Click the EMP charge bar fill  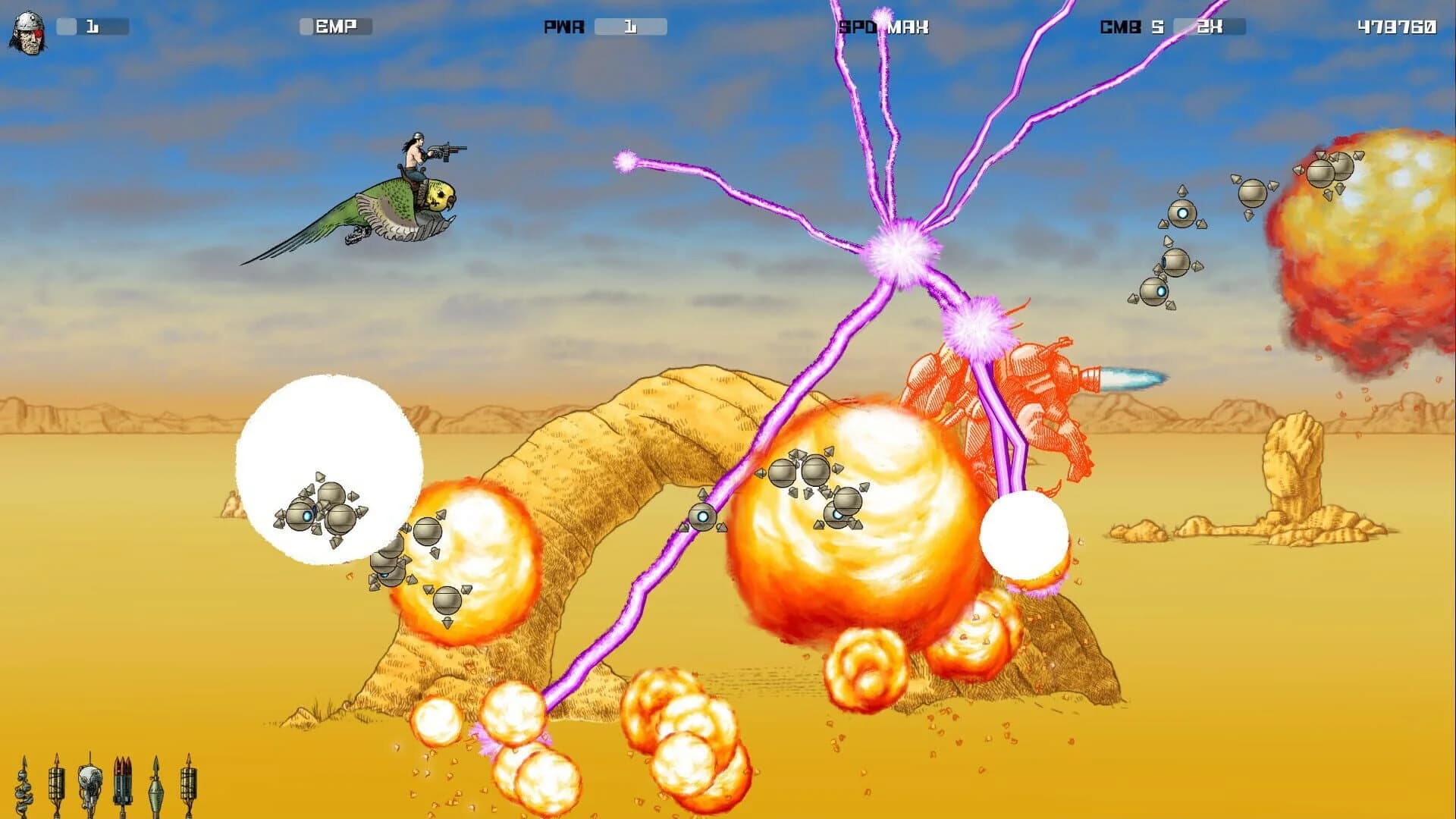pyautogui.click(x=307, y=25)
